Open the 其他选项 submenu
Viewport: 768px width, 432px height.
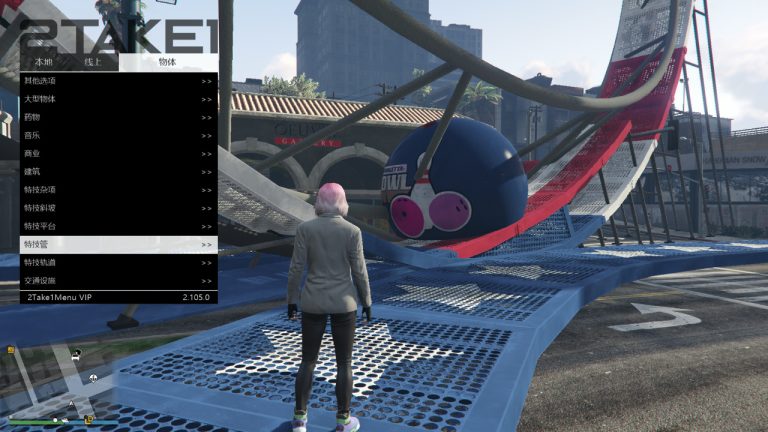(118, 81)
